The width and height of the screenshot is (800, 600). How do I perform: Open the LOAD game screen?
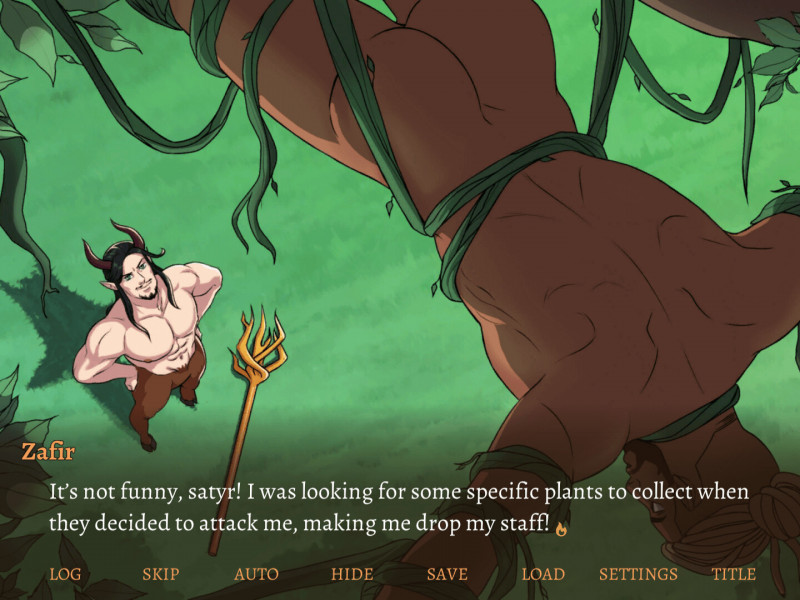pos(543,574)
